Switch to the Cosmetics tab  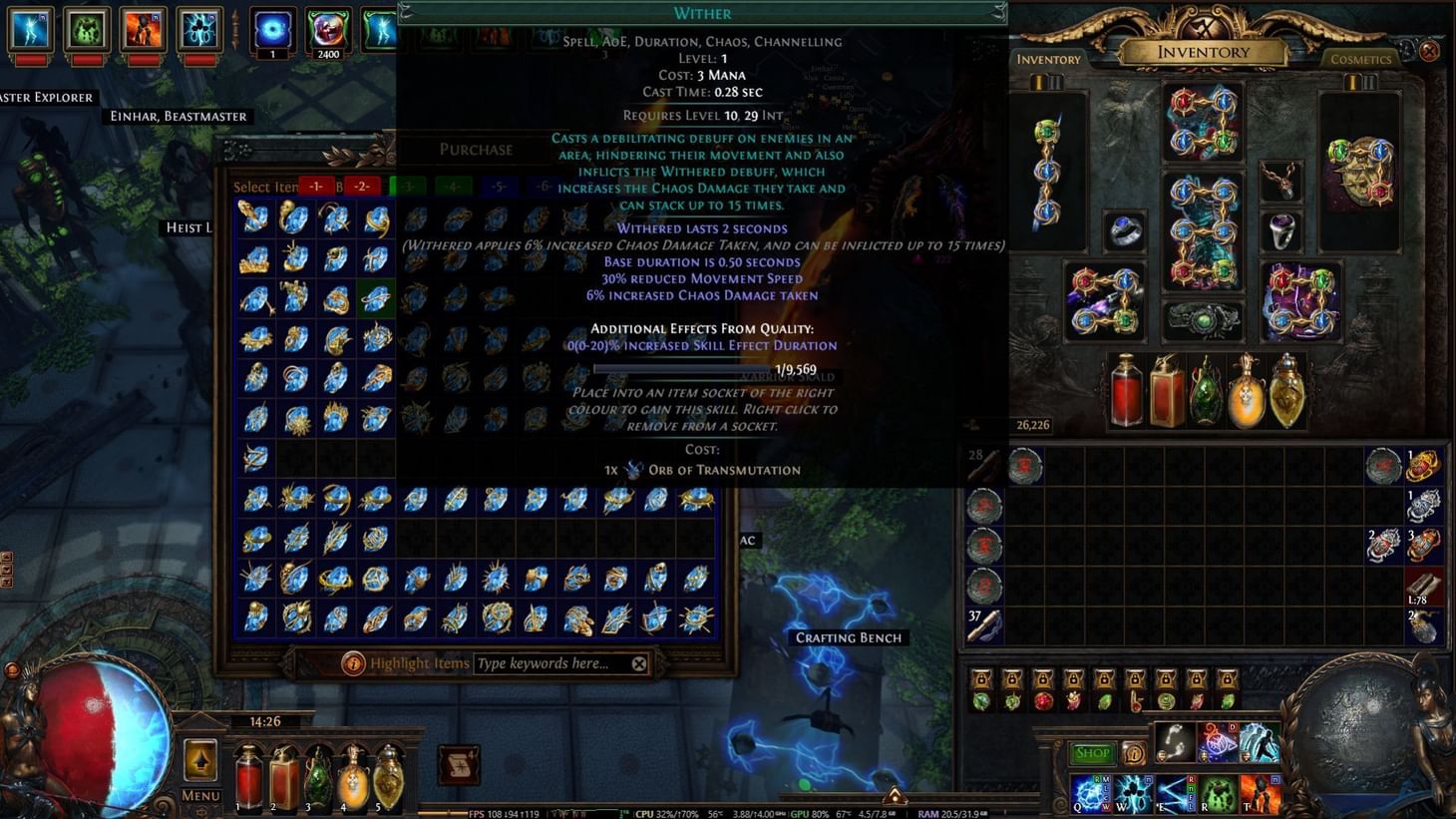tap(1362, 59)
